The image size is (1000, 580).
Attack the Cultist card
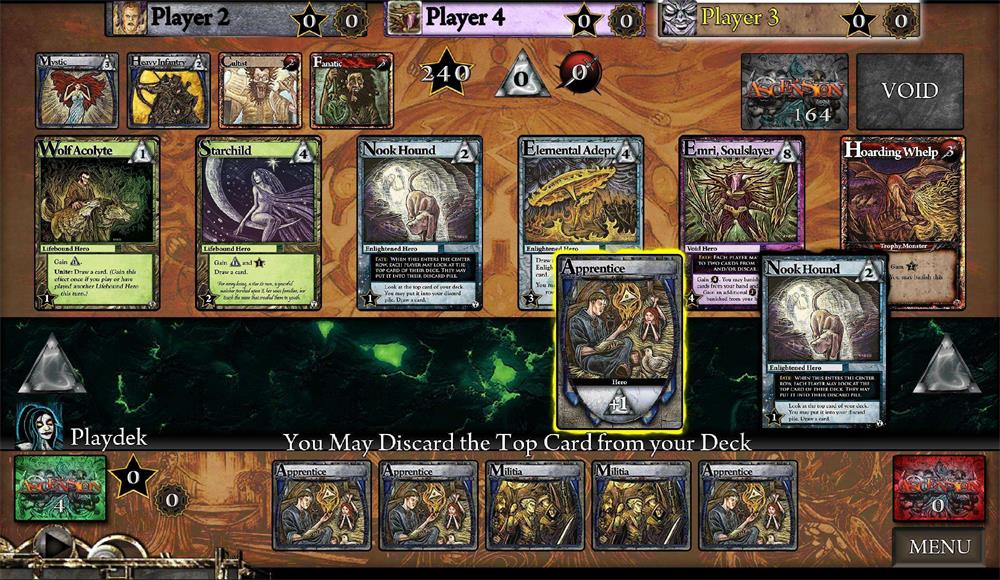point(260,91)
